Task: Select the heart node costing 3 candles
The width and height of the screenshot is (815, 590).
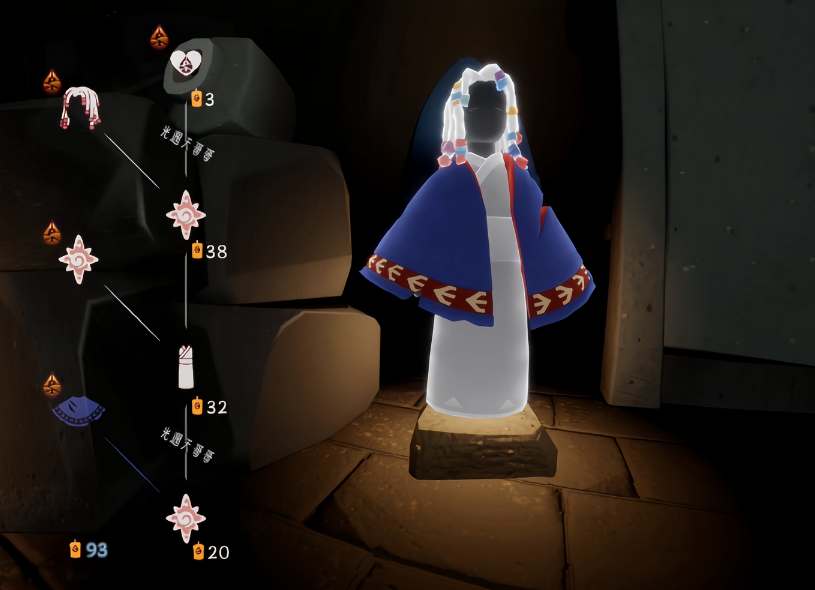Action: click(x=184, y=64)
